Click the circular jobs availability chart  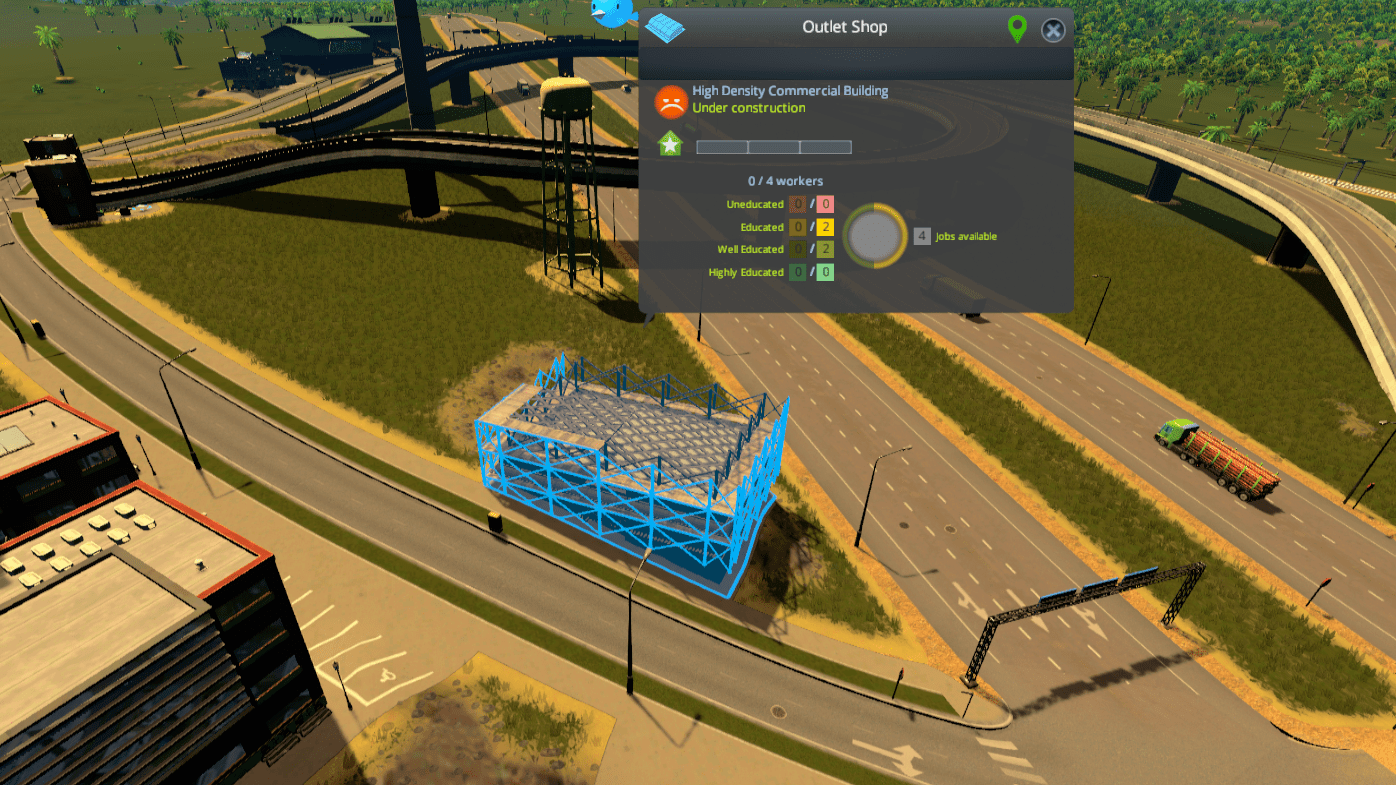point(875,236)
